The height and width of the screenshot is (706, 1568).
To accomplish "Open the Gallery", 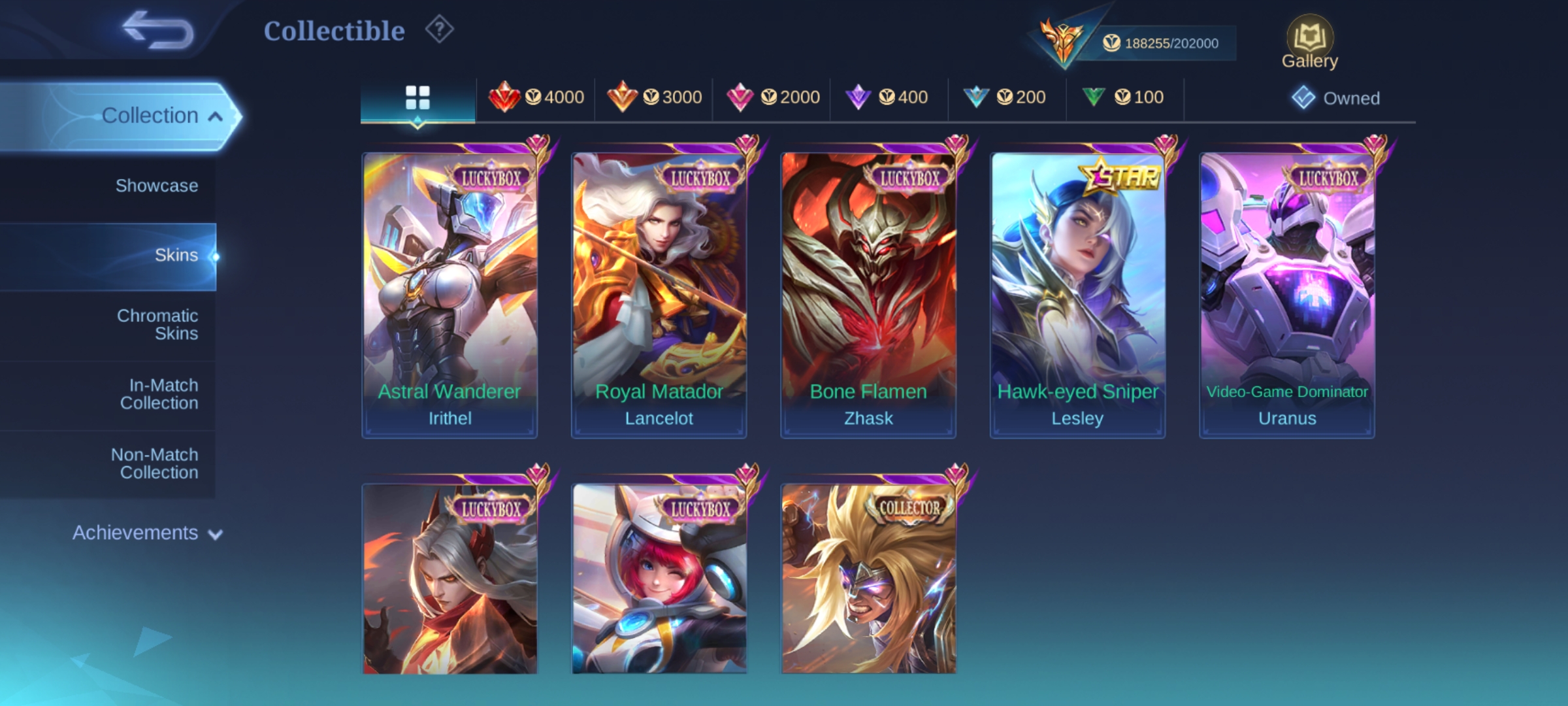I will [1309, 43].
